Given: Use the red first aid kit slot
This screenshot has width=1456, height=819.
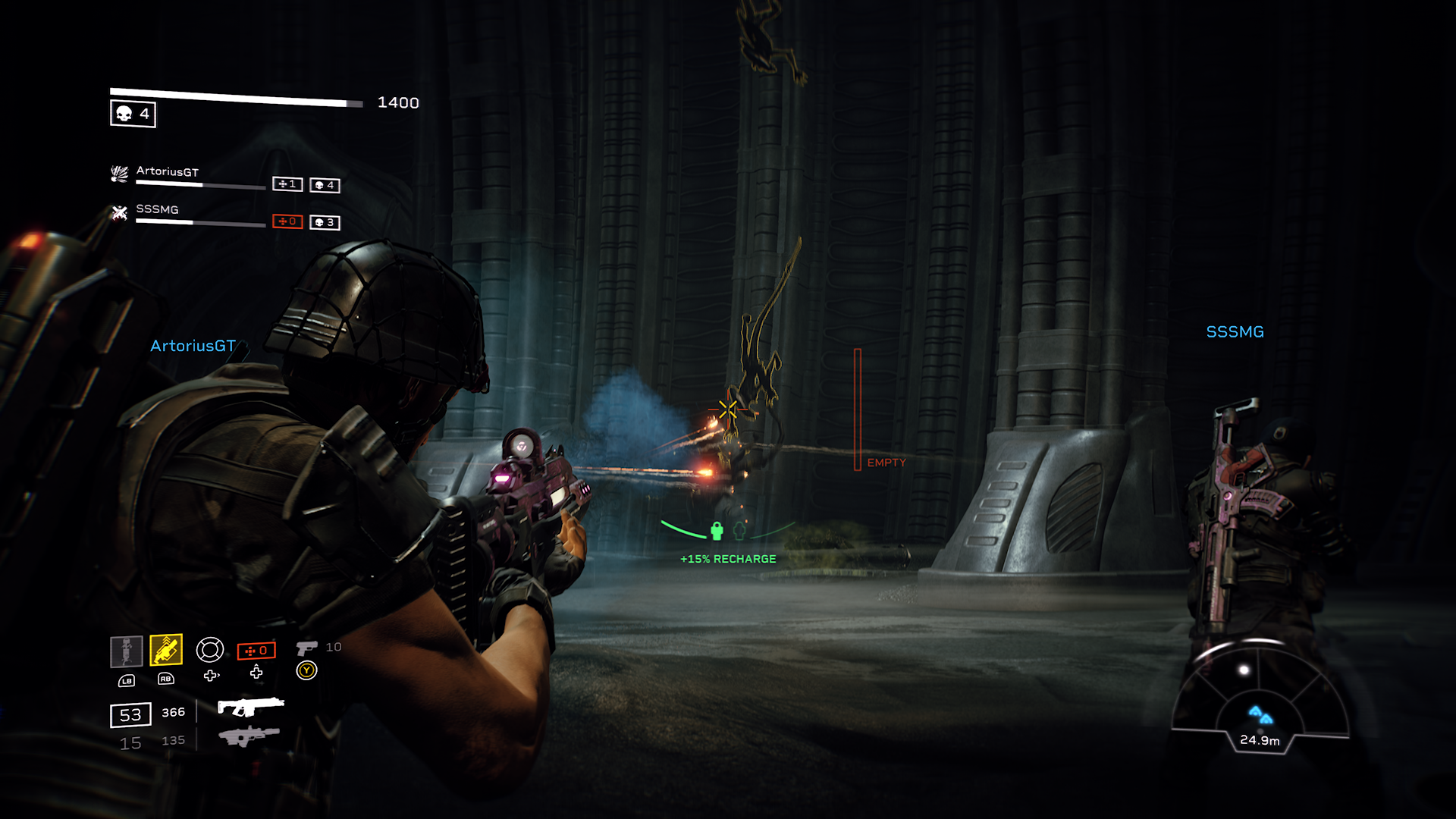Looking at the screenshot, I should pyautogui.click(x=256, y=651).
